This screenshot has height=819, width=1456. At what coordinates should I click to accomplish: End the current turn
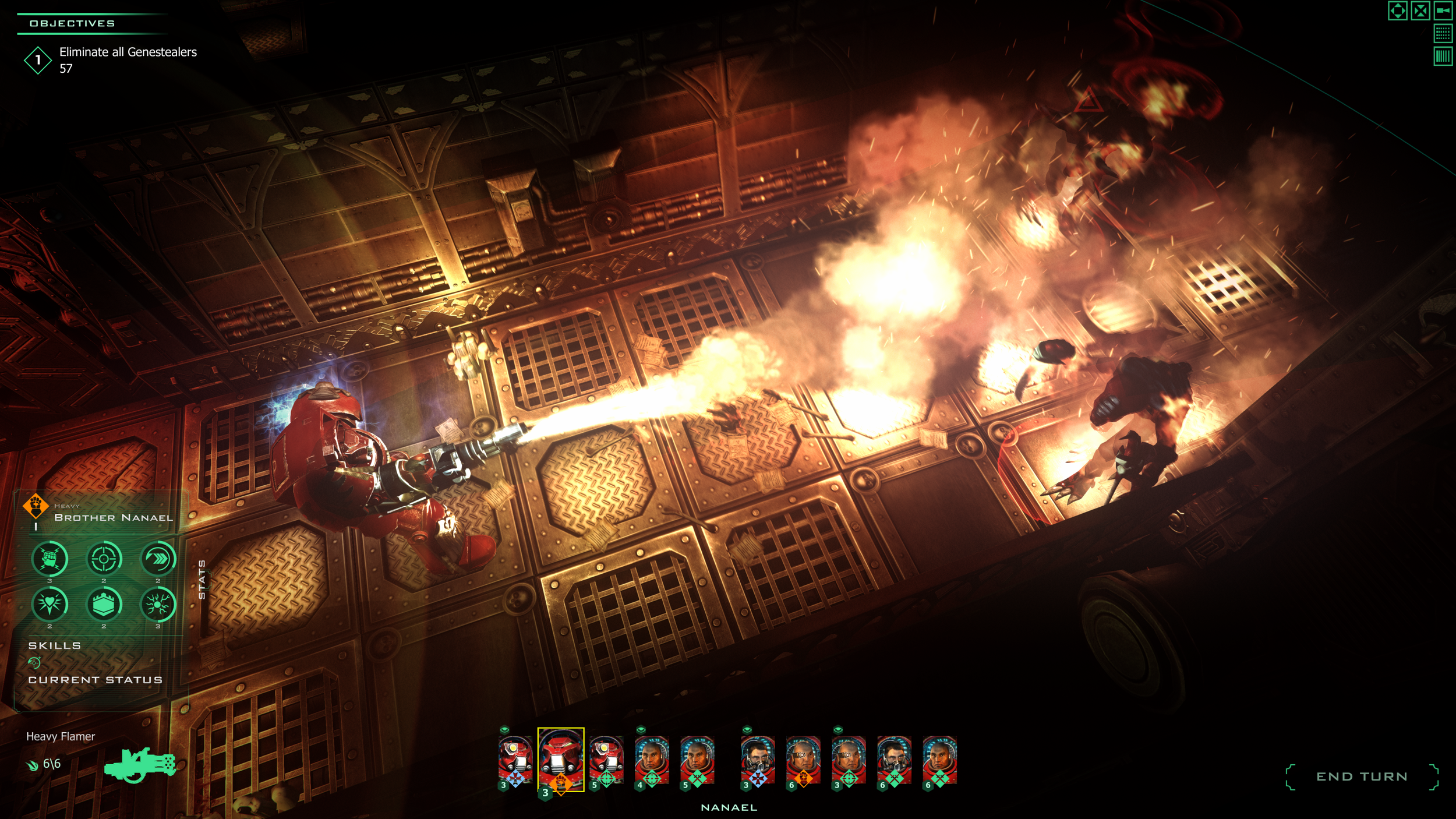click(1361, 776)
